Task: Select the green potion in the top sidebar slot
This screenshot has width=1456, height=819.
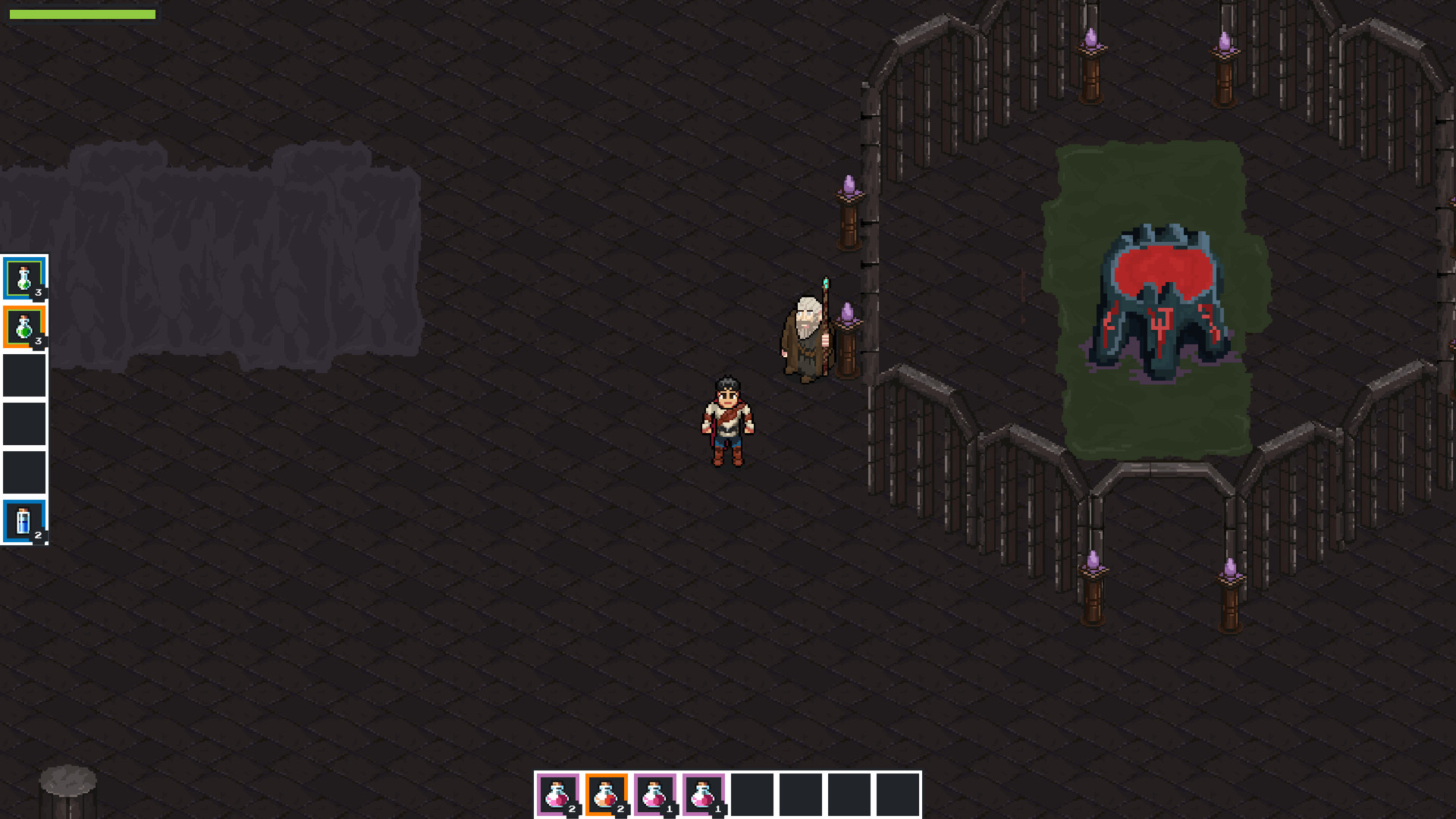Action: [26, 277]
